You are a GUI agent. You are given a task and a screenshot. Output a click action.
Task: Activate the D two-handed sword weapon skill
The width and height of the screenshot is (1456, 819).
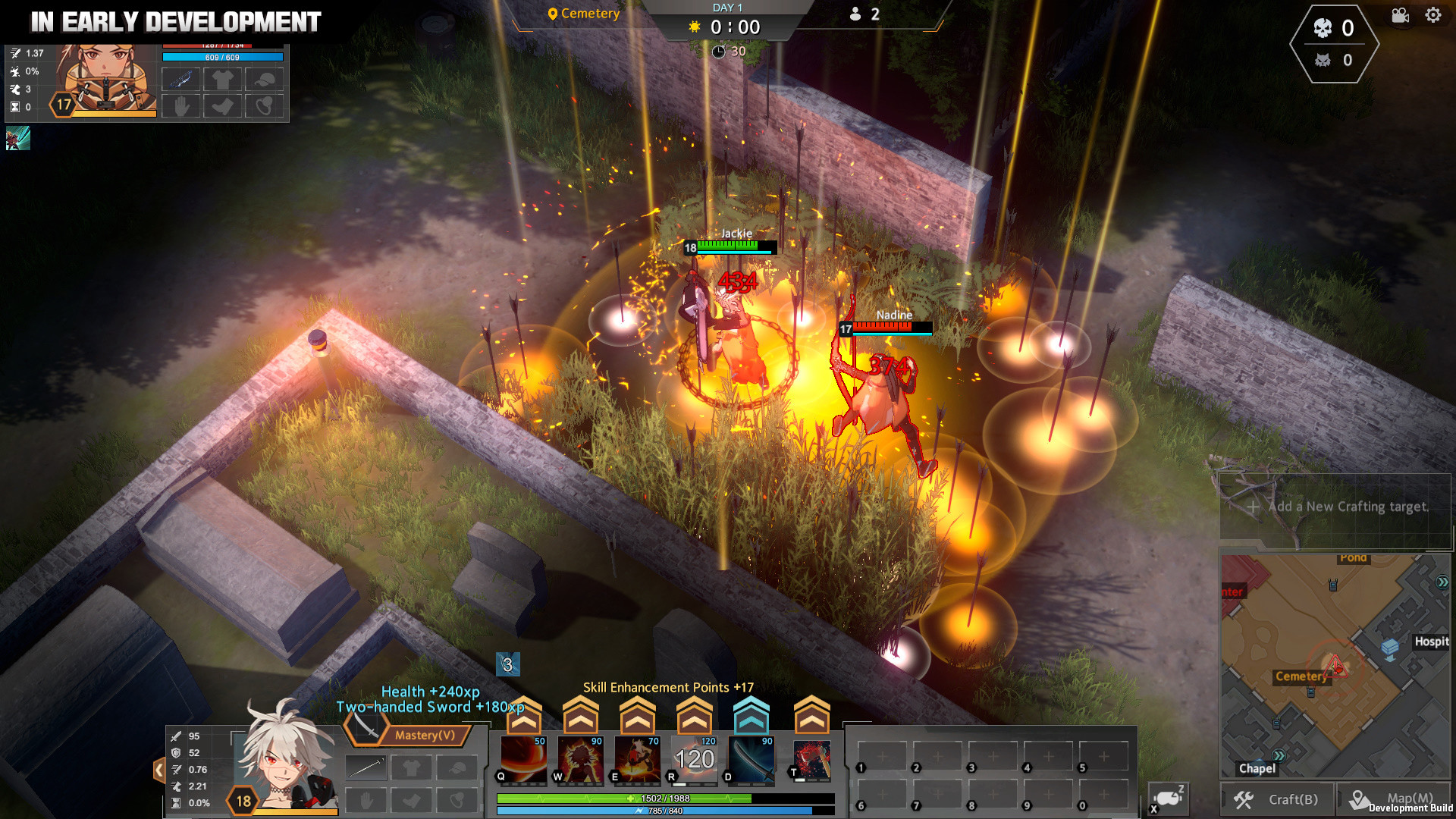point(751,759)
